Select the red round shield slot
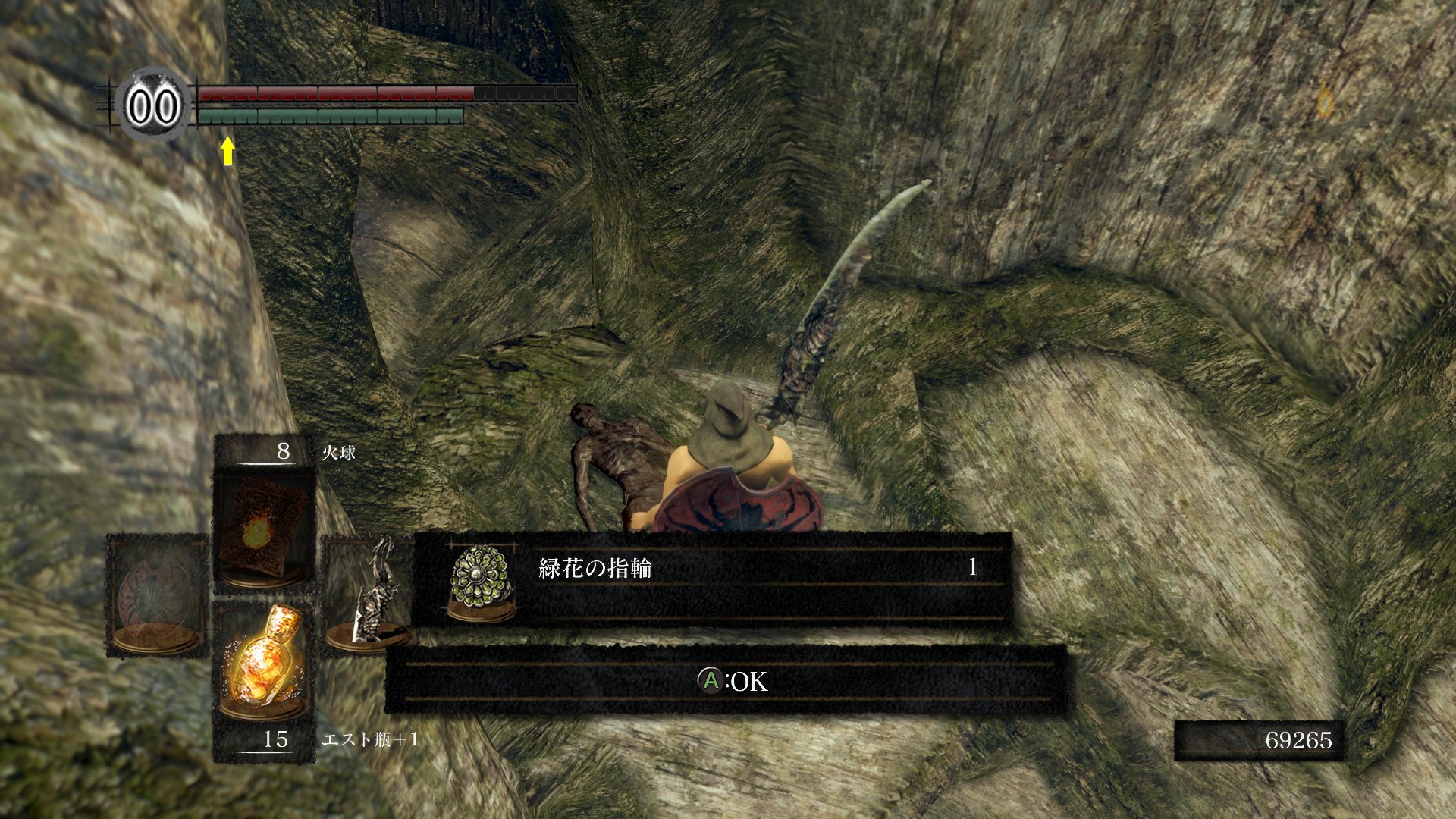 pyautogui.click(x=157, y=595)
